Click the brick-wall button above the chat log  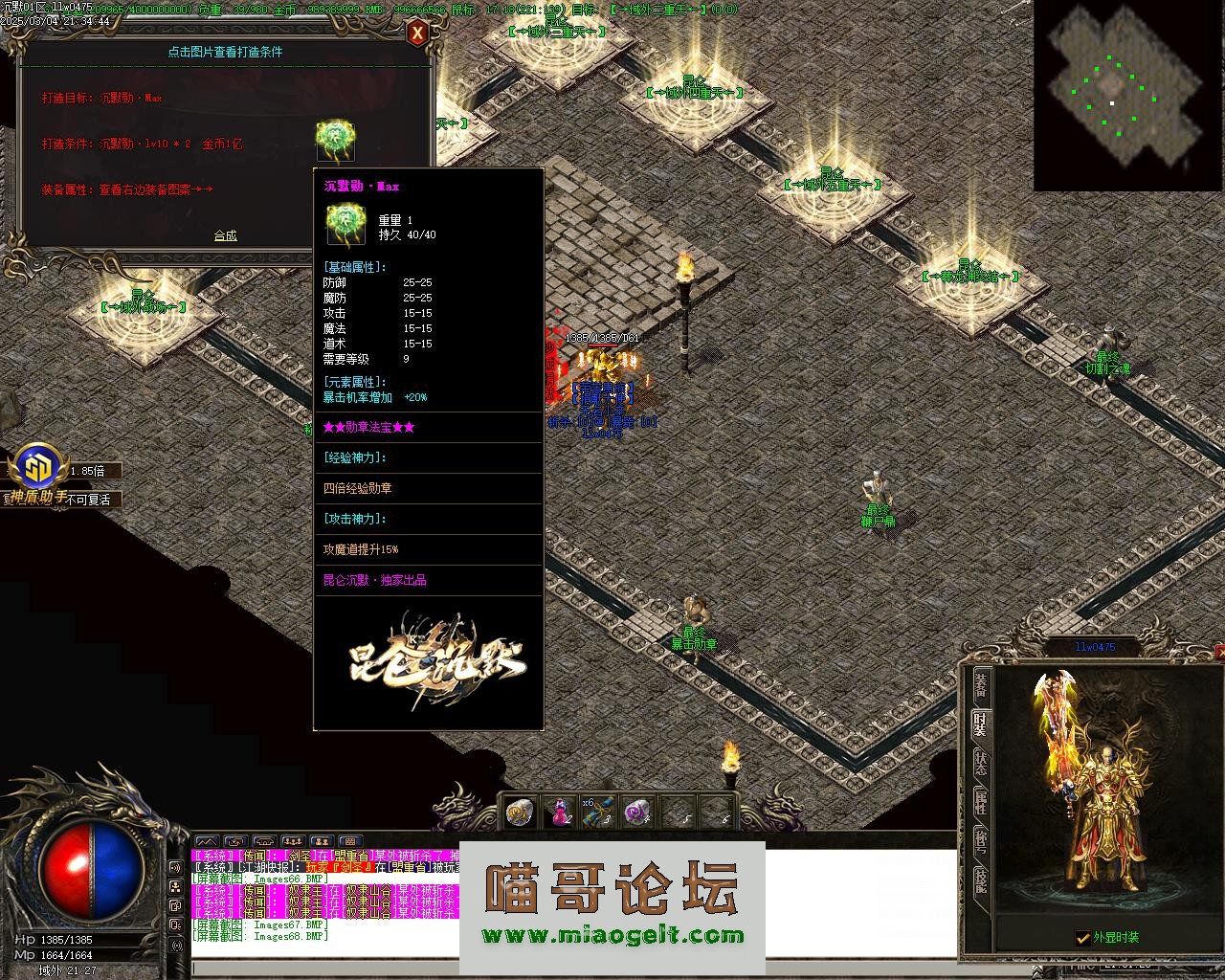click(350, 842)
